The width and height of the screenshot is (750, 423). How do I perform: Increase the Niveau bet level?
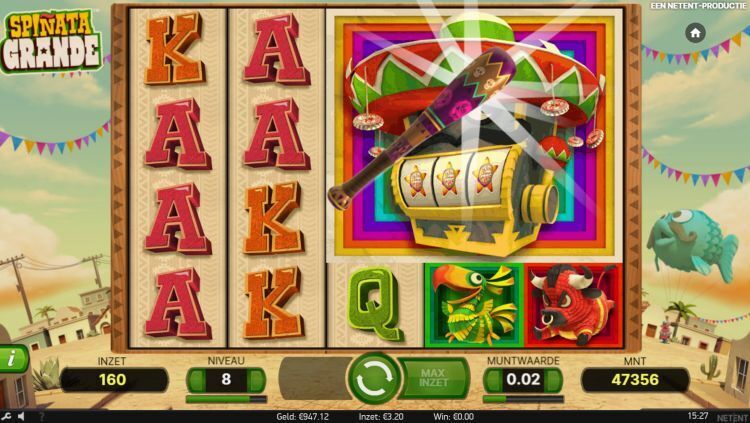tap(256, 380)
